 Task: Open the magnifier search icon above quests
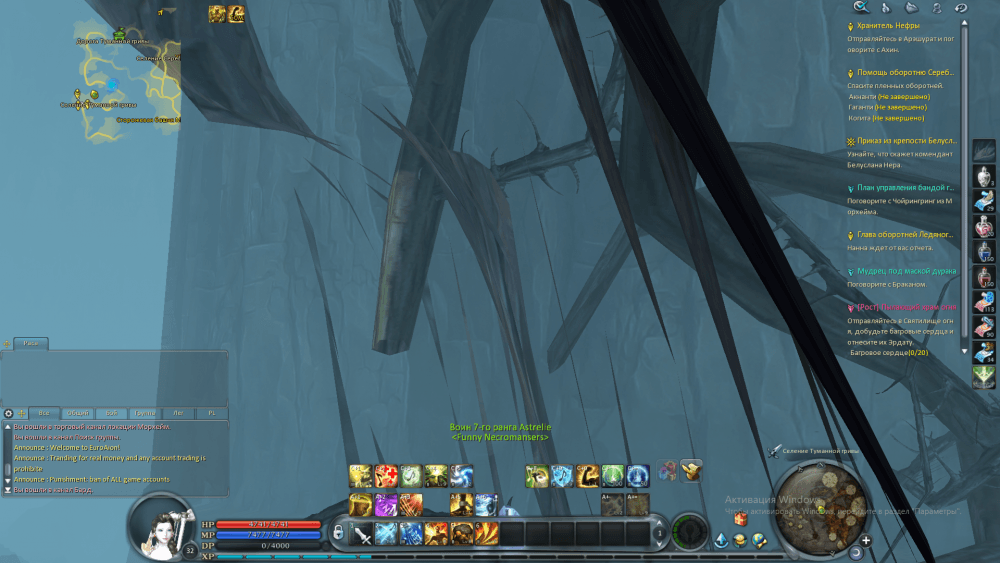(859, 8)
